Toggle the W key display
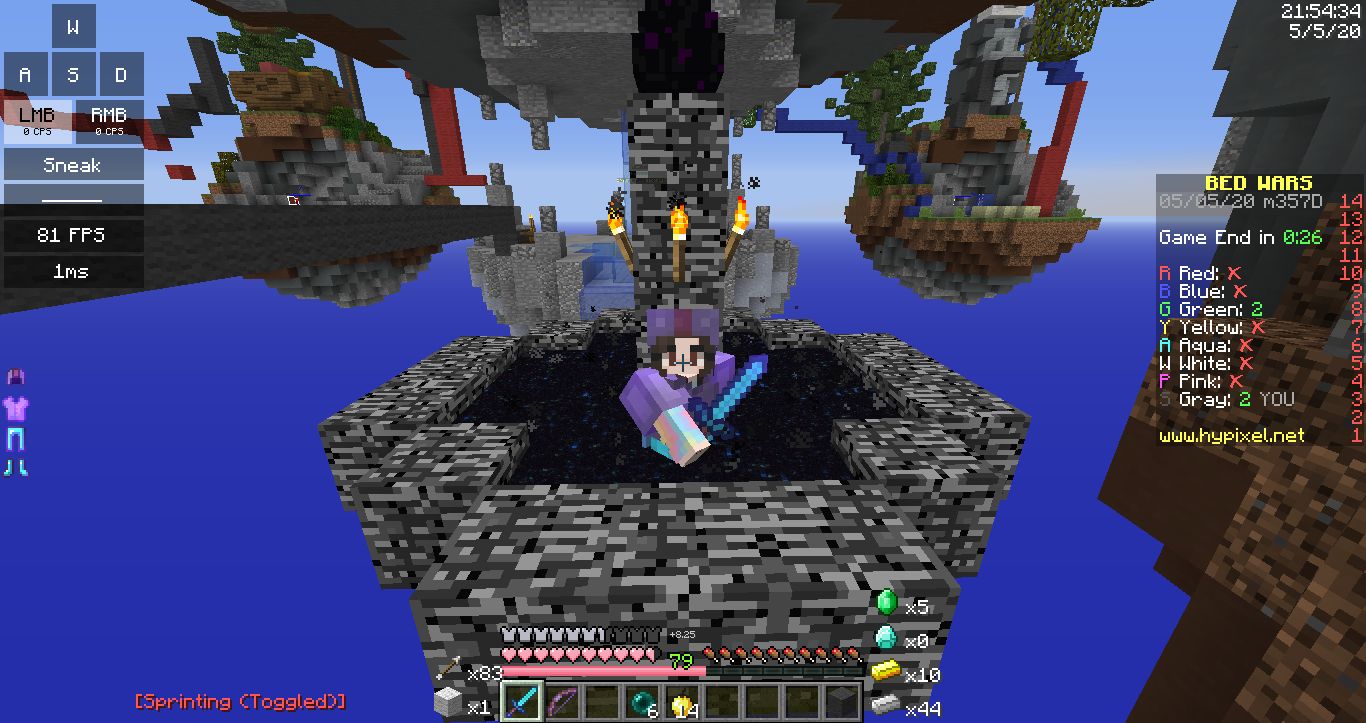The height and width of the screenshot is (723, 1366). coord(74,27)
